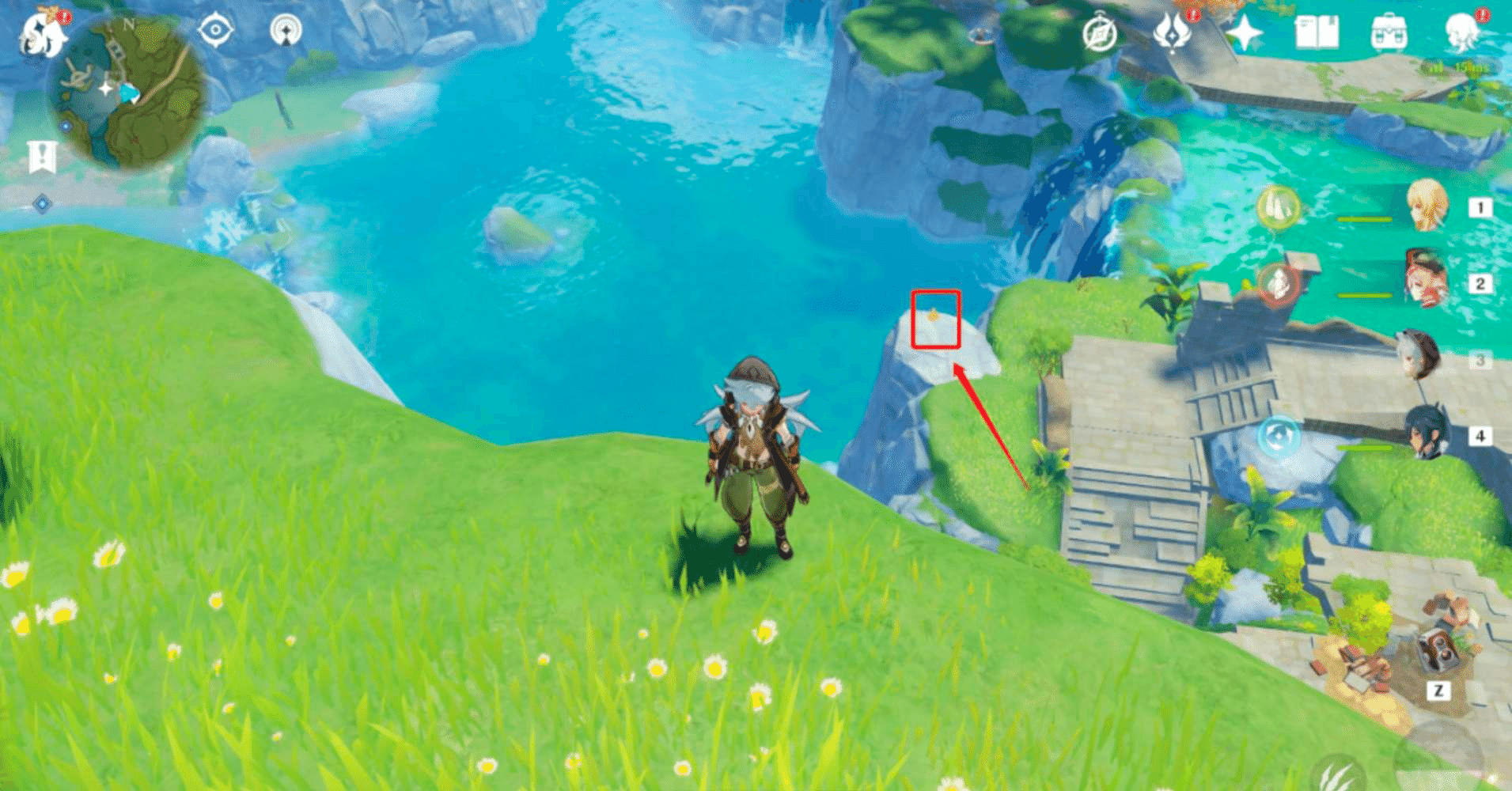The height and width of the screenshot is (791, 1512).
Task: Use the gadget button labeled Z
Action: pyautogui.click(x=1438, y=688)
